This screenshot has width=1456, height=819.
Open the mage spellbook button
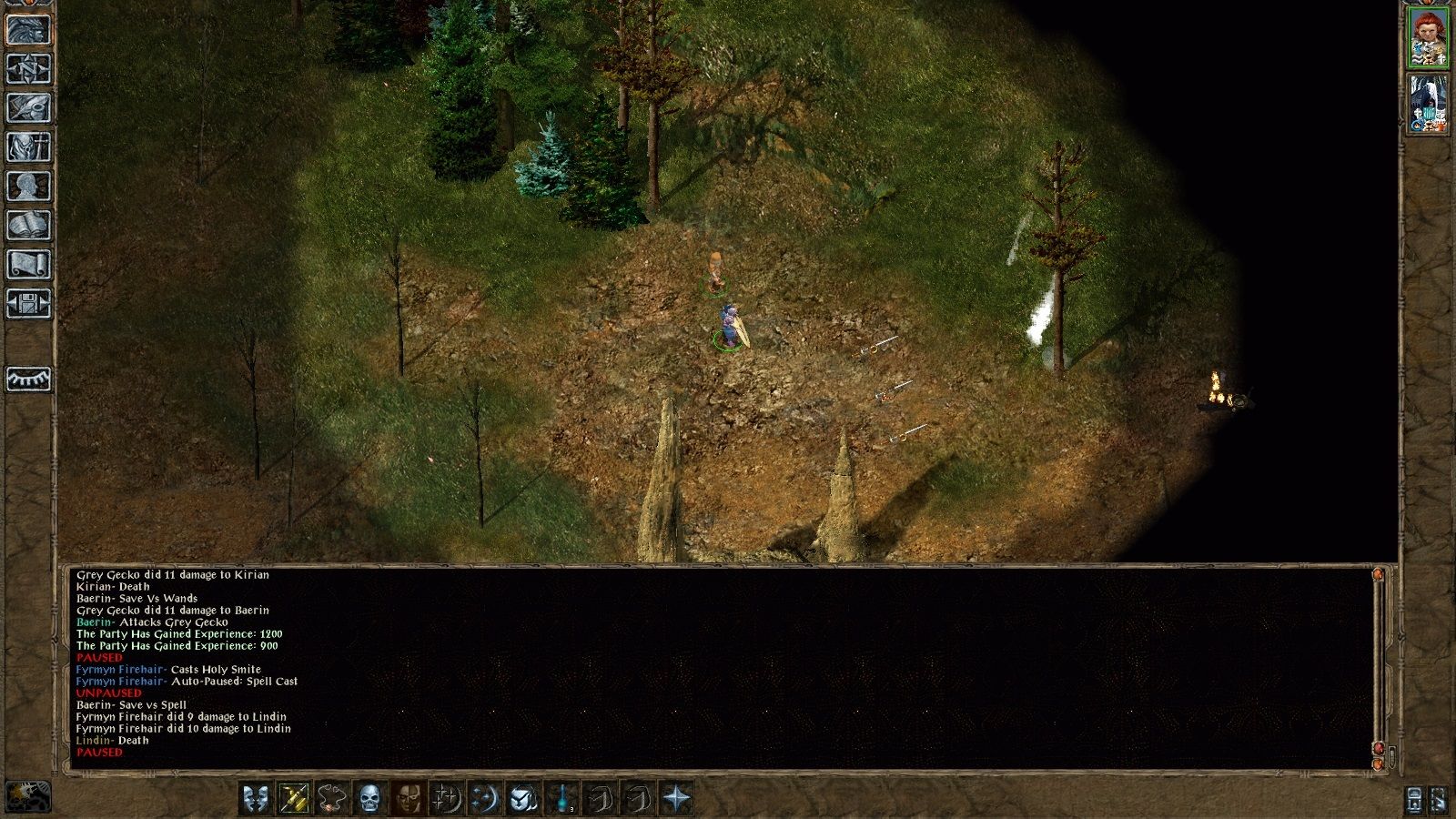click(x=28, y=225)
